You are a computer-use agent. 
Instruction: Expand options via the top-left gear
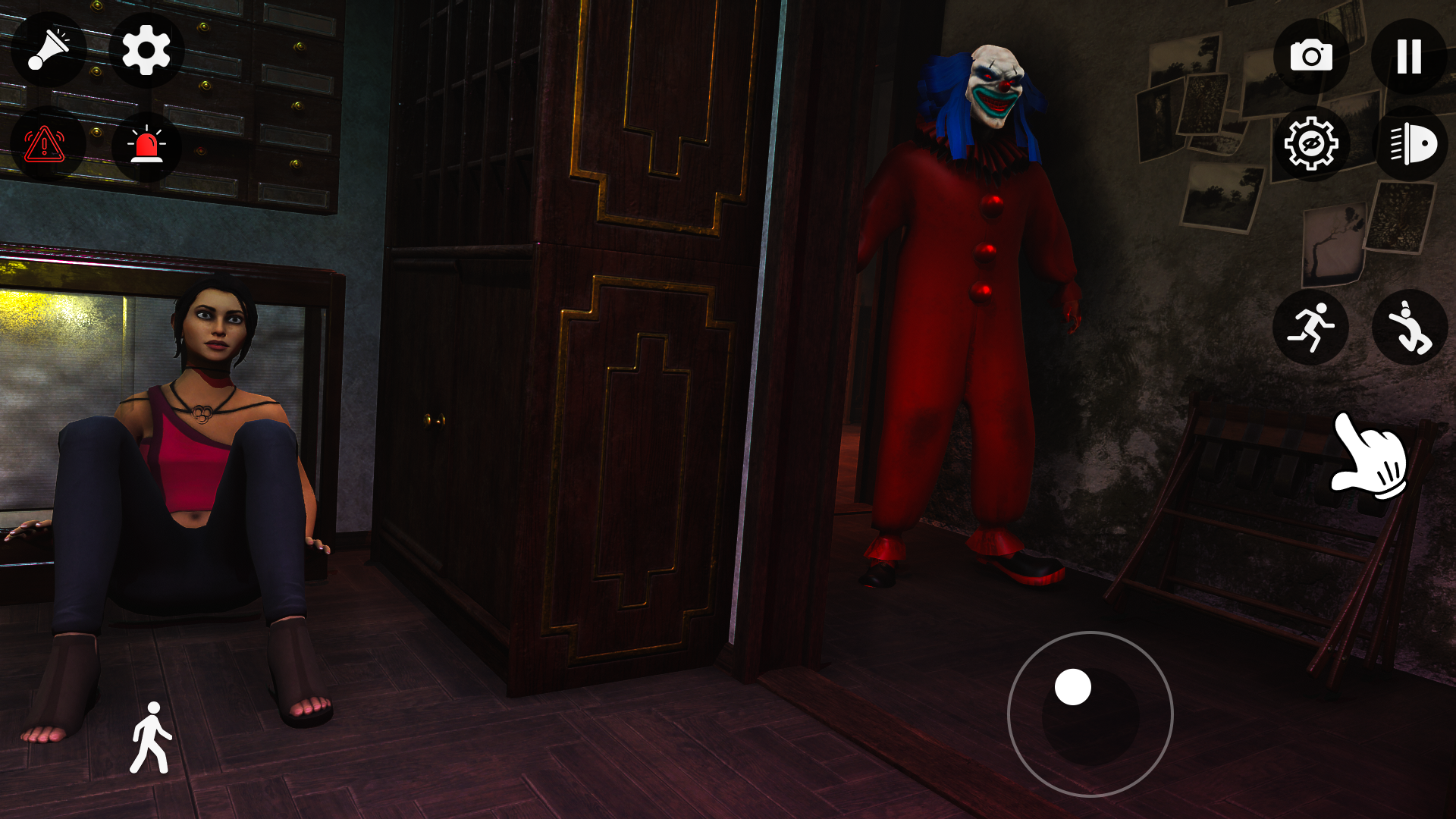click(x=147, y=51)
